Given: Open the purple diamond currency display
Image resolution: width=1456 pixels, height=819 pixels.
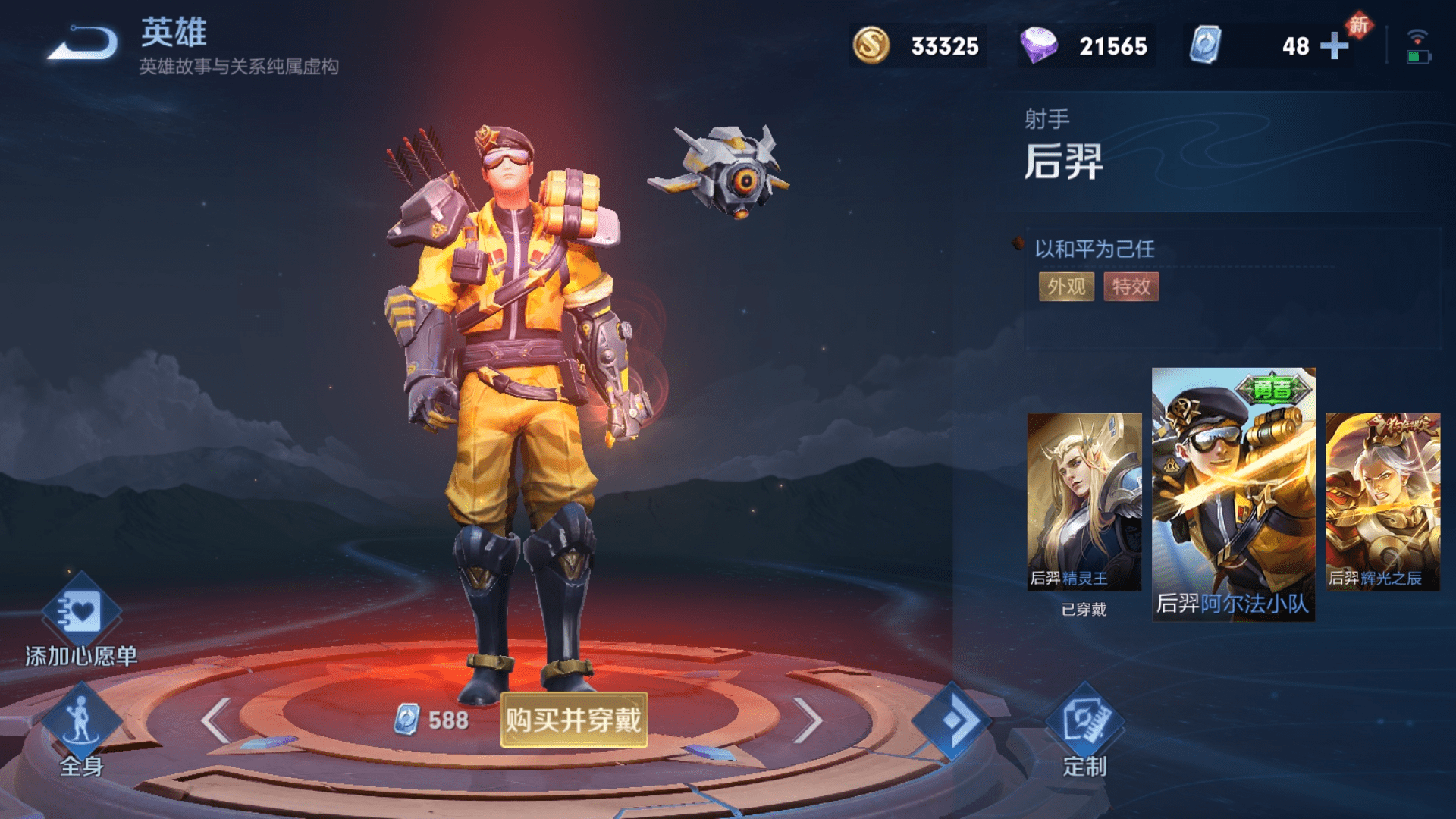Looking at the screenshot, I should click(1086, 46).
